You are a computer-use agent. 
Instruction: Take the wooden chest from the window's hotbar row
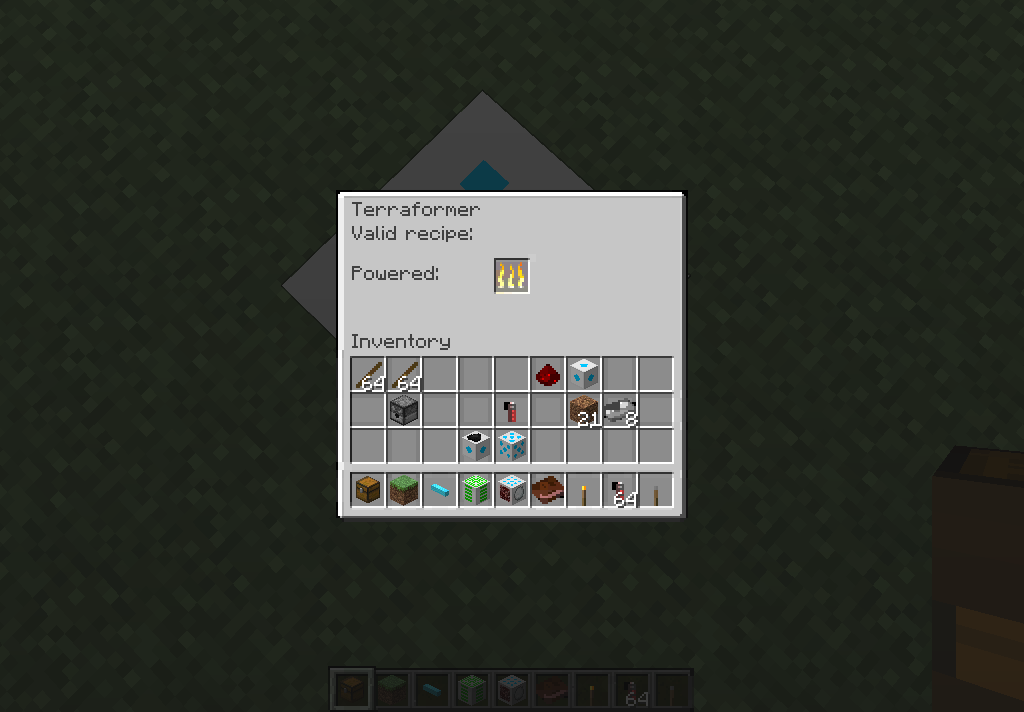point(367,491)
